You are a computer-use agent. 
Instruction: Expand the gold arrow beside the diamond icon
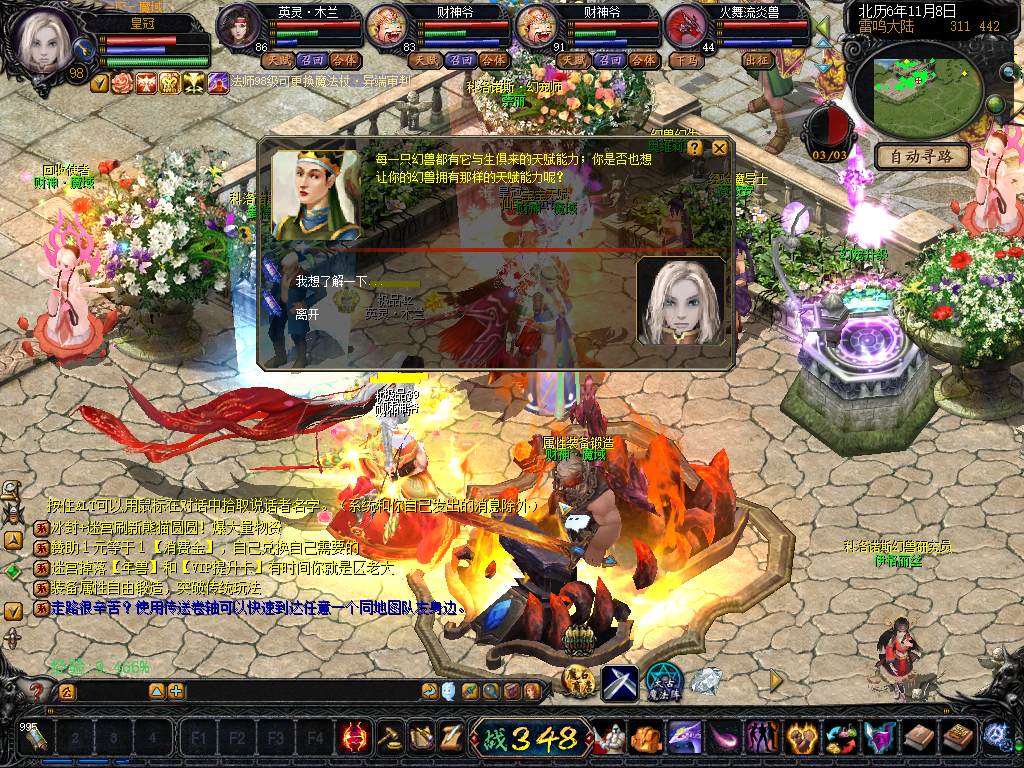point(776,680)
